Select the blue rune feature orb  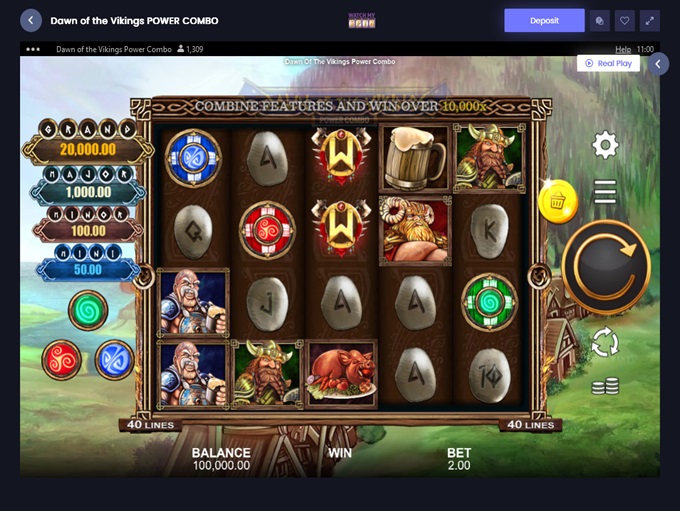point(114,359)
